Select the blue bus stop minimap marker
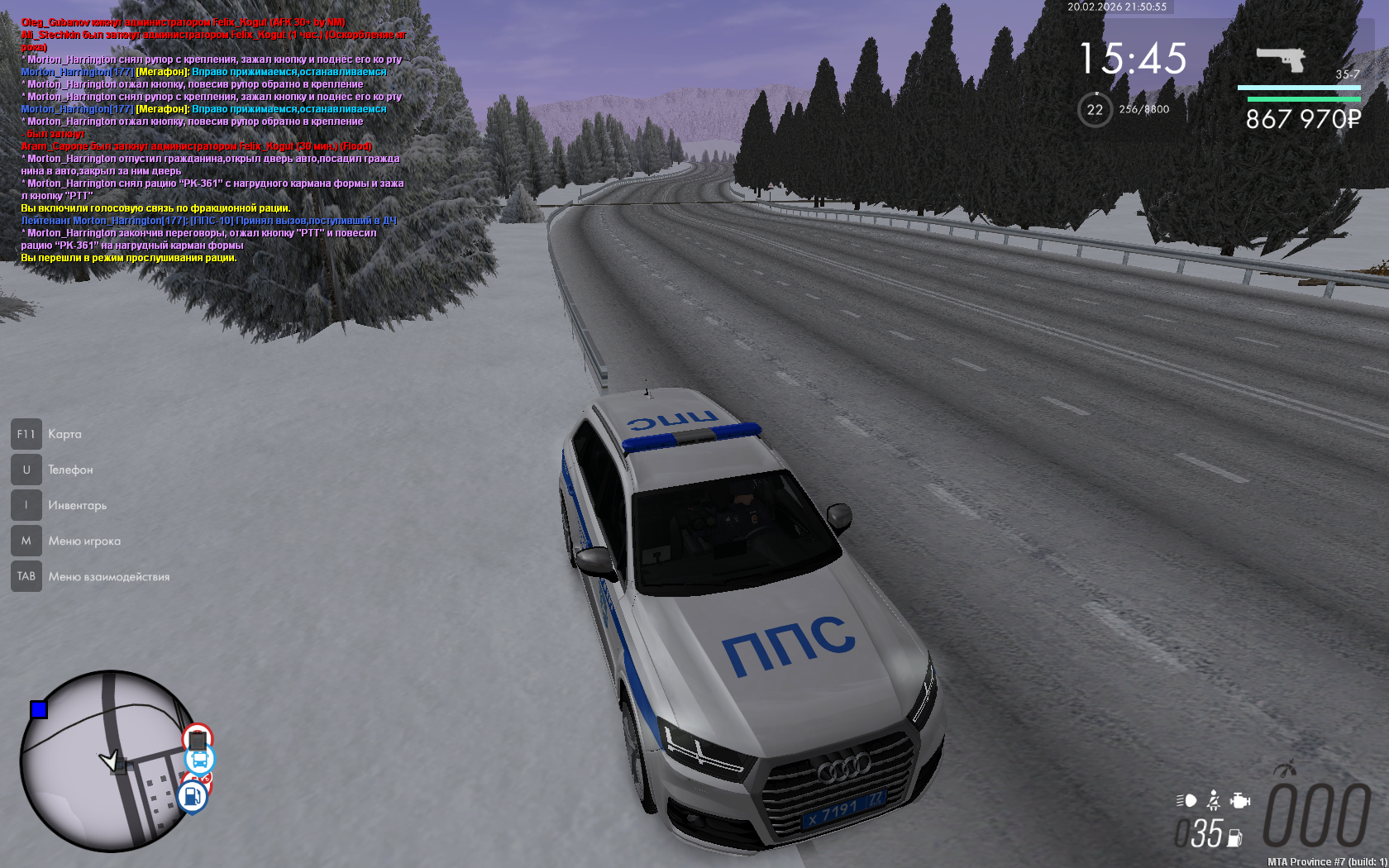This screenshot has width=1389, height=868. (x=199, y=759)
